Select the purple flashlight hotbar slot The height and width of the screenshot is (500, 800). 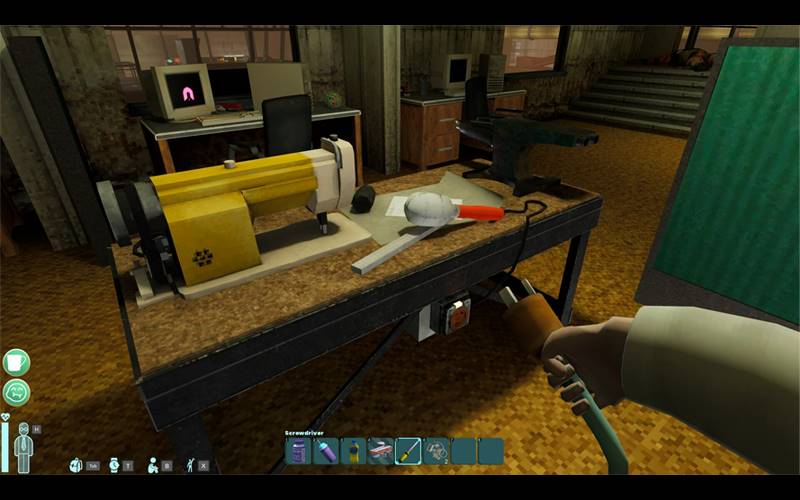[x=326, y=452]
